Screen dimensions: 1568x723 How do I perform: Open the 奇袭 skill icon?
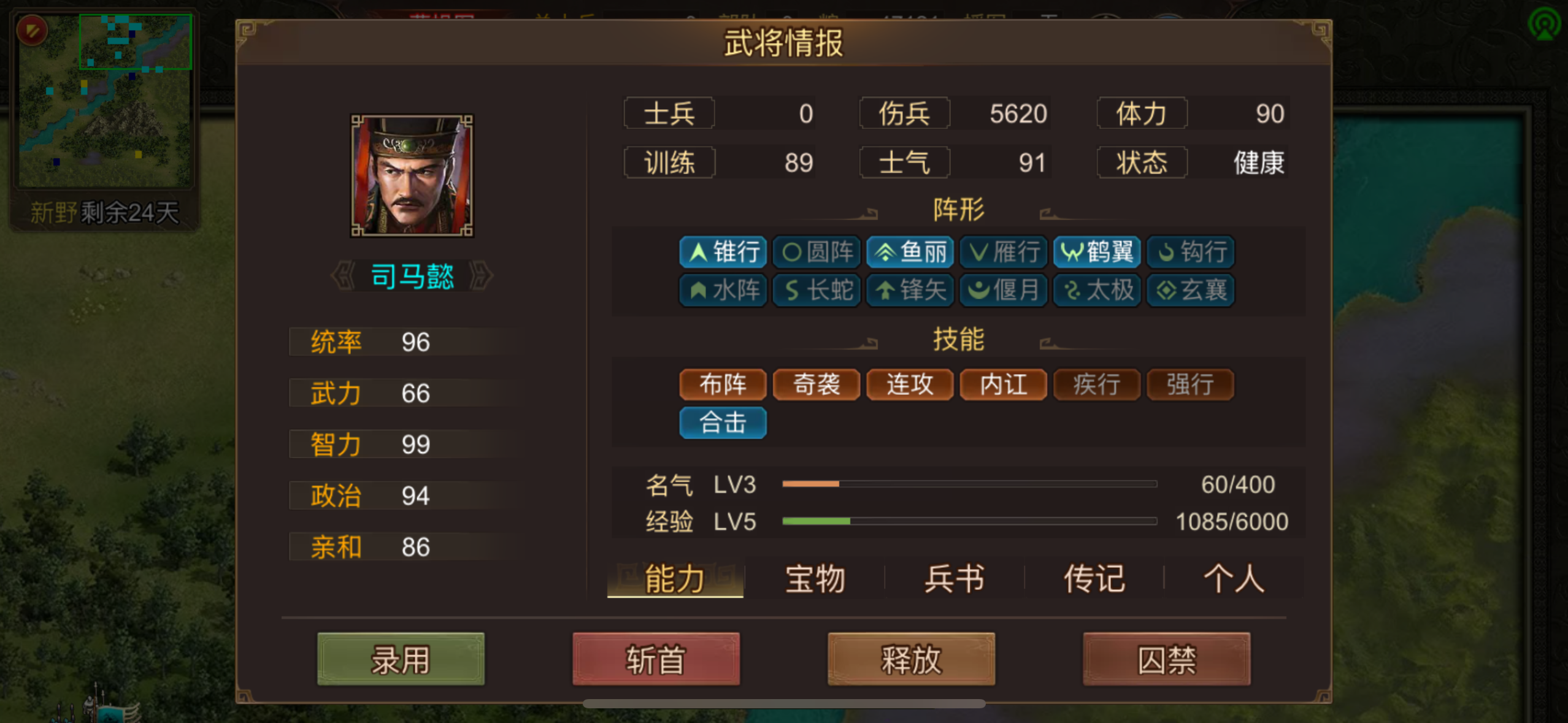[x=816, y=384]
